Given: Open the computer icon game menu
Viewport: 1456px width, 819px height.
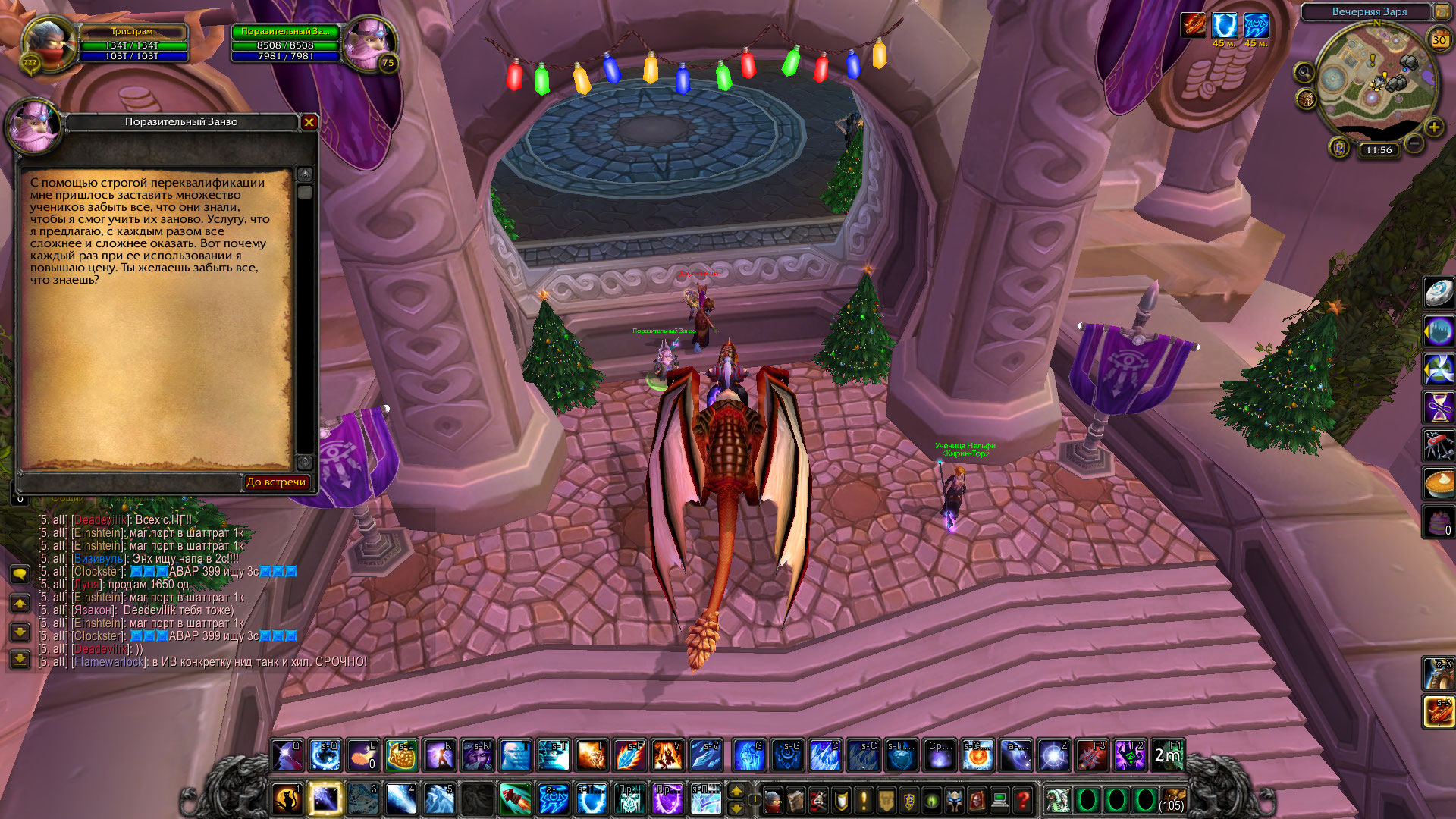Looking at the screenshot, I should click(999, 800).
